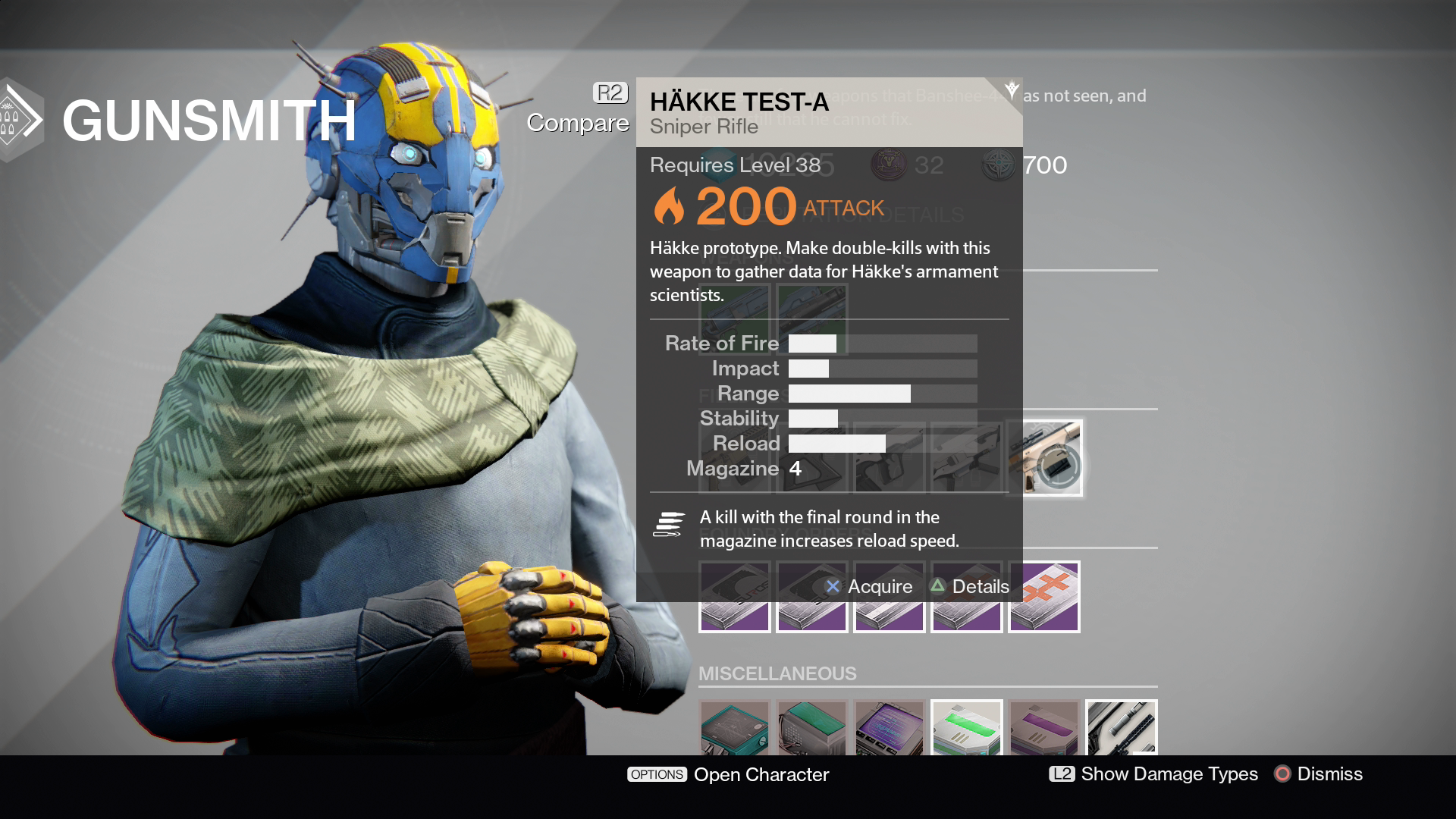Select the black weapon parts kit item
This screenshot has height=819, width=1456.
click(x=1122, y=728)
